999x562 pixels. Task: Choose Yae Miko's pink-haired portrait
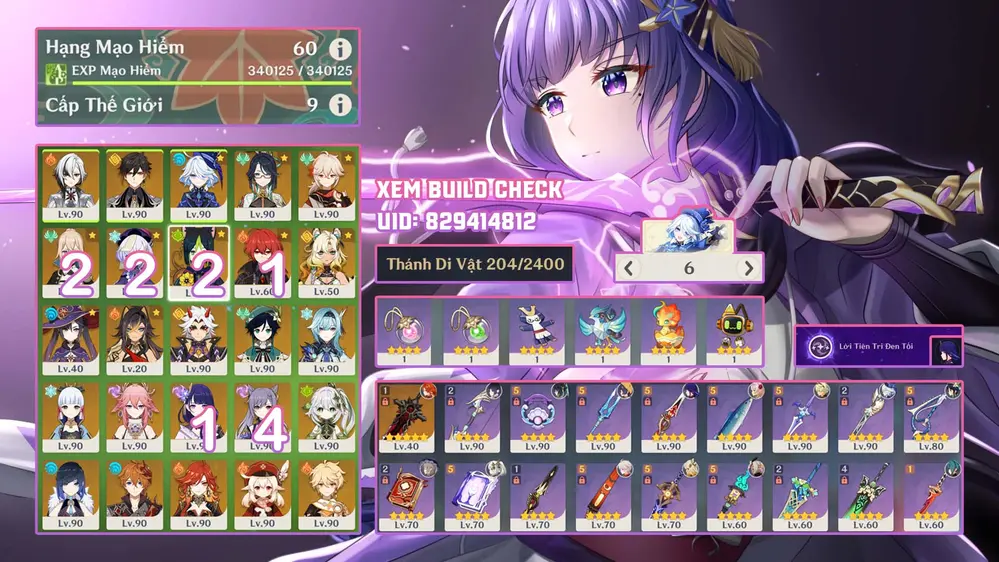[134, 416]
